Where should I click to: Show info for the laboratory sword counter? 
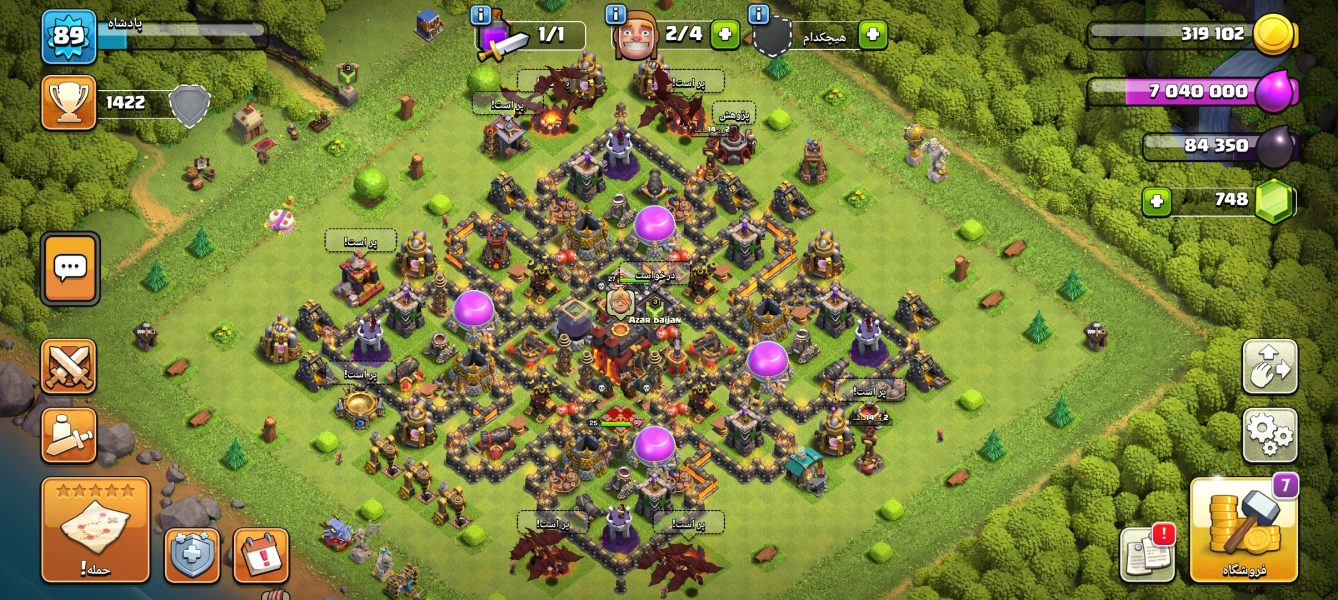[481, 15]
